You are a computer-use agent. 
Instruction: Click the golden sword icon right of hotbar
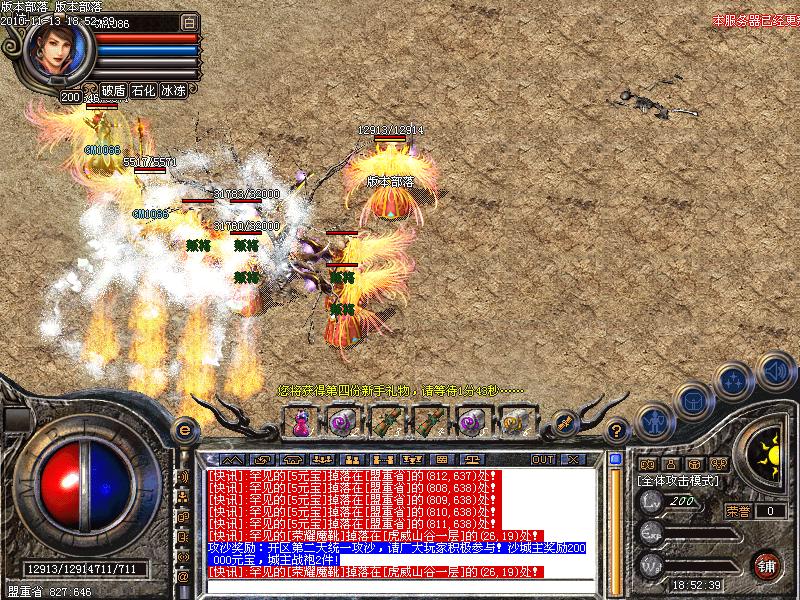tap(565, 423)
